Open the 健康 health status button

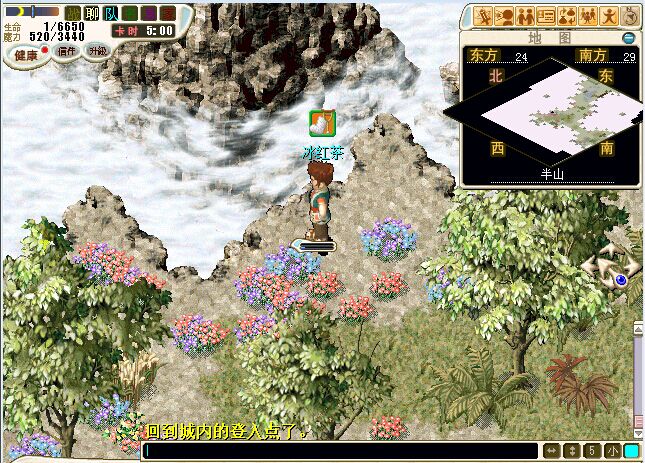[x=24, y=53]
